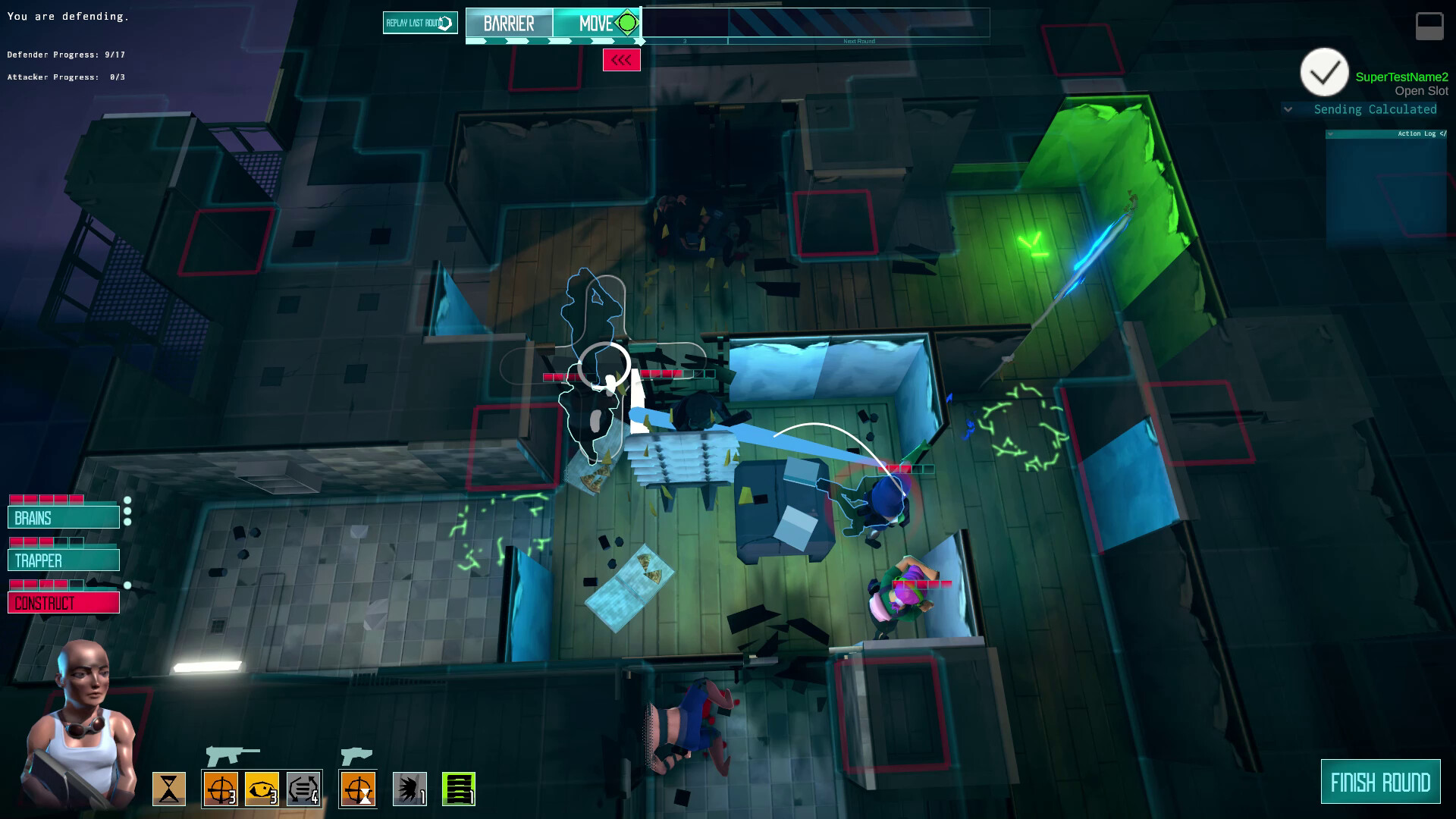Click the BRAINS character portrait
1456x819 pixels.
[x=64, y=517]
